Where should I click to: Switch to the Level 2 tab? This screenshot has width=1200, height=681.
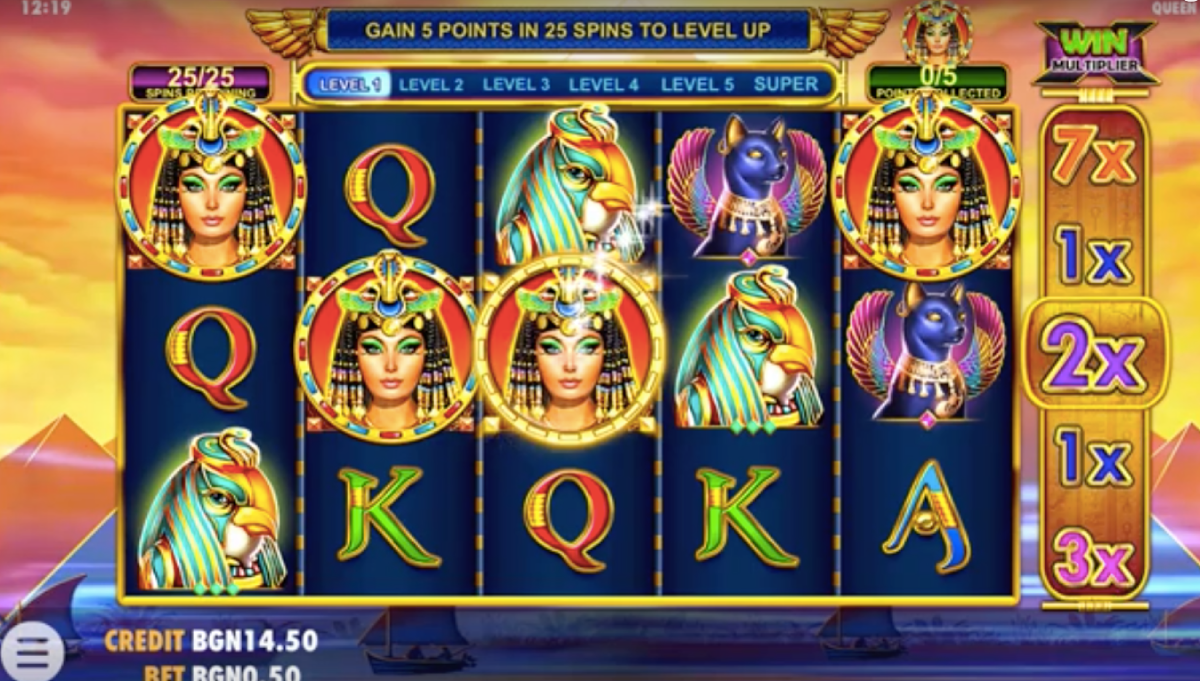[431, 85]
